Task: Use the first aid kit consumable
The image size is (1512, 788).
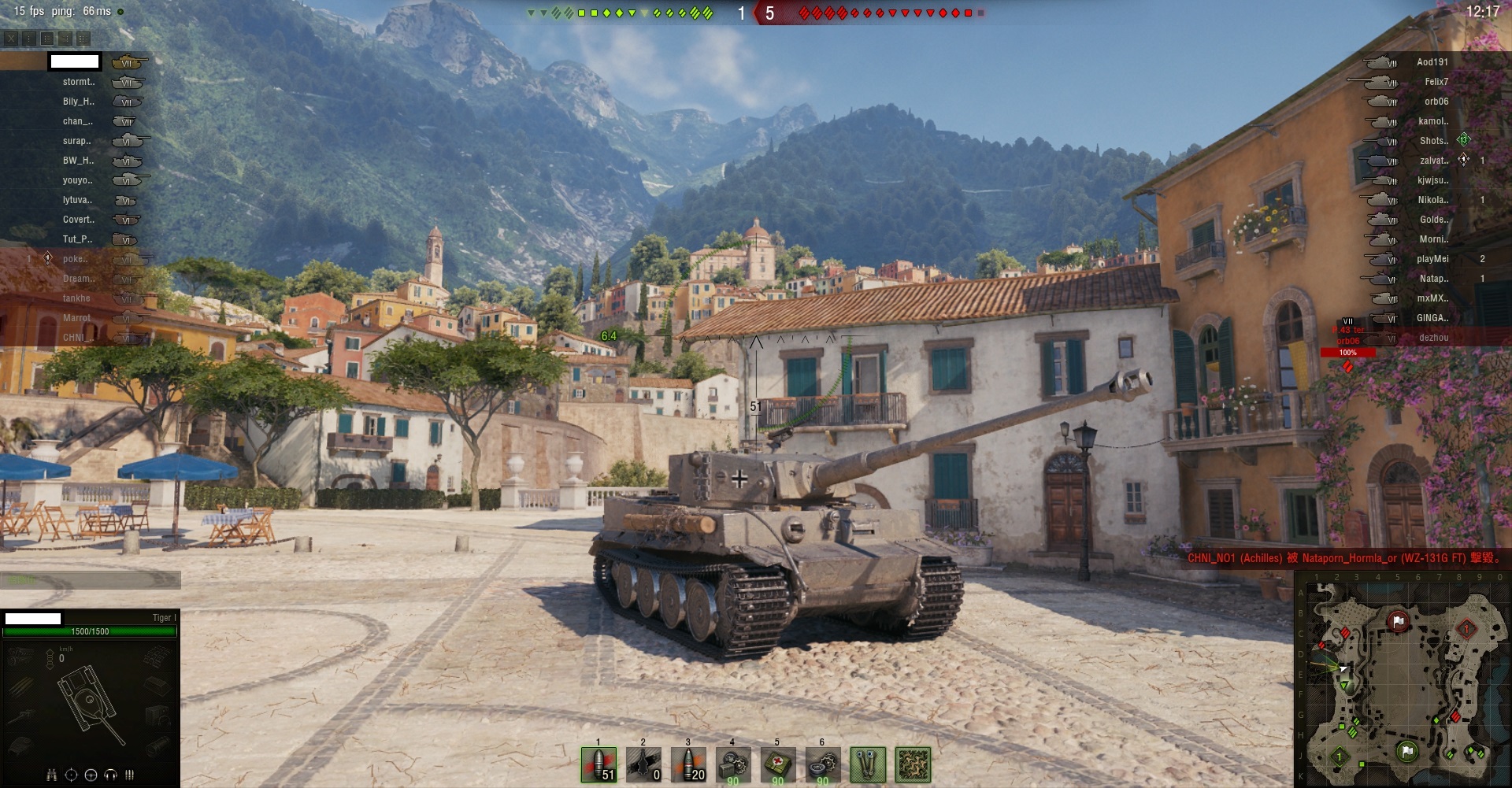Action: (778, 764)
